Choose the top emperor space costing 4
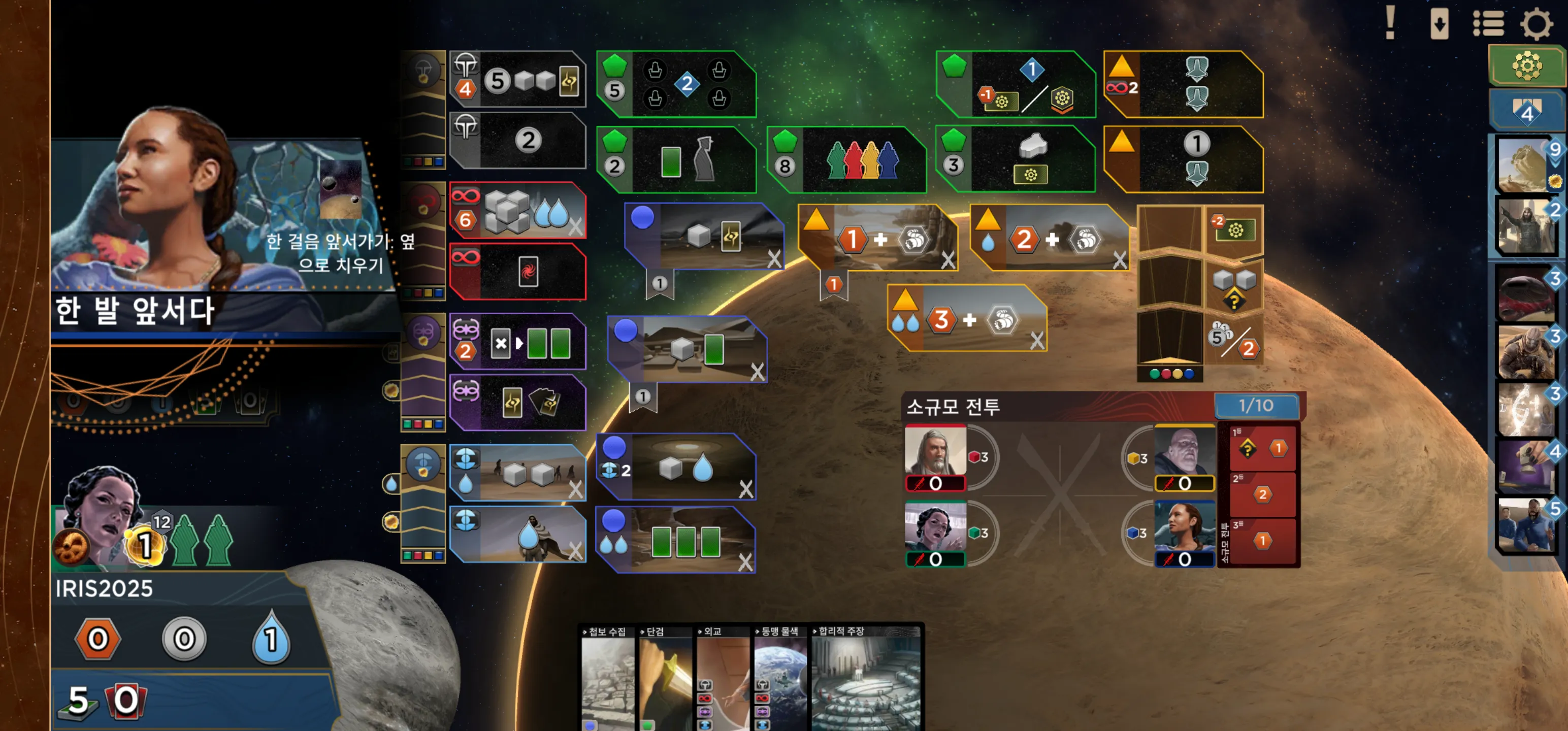The width and height of the screenshot is (1568, 731). click(518, 80)
